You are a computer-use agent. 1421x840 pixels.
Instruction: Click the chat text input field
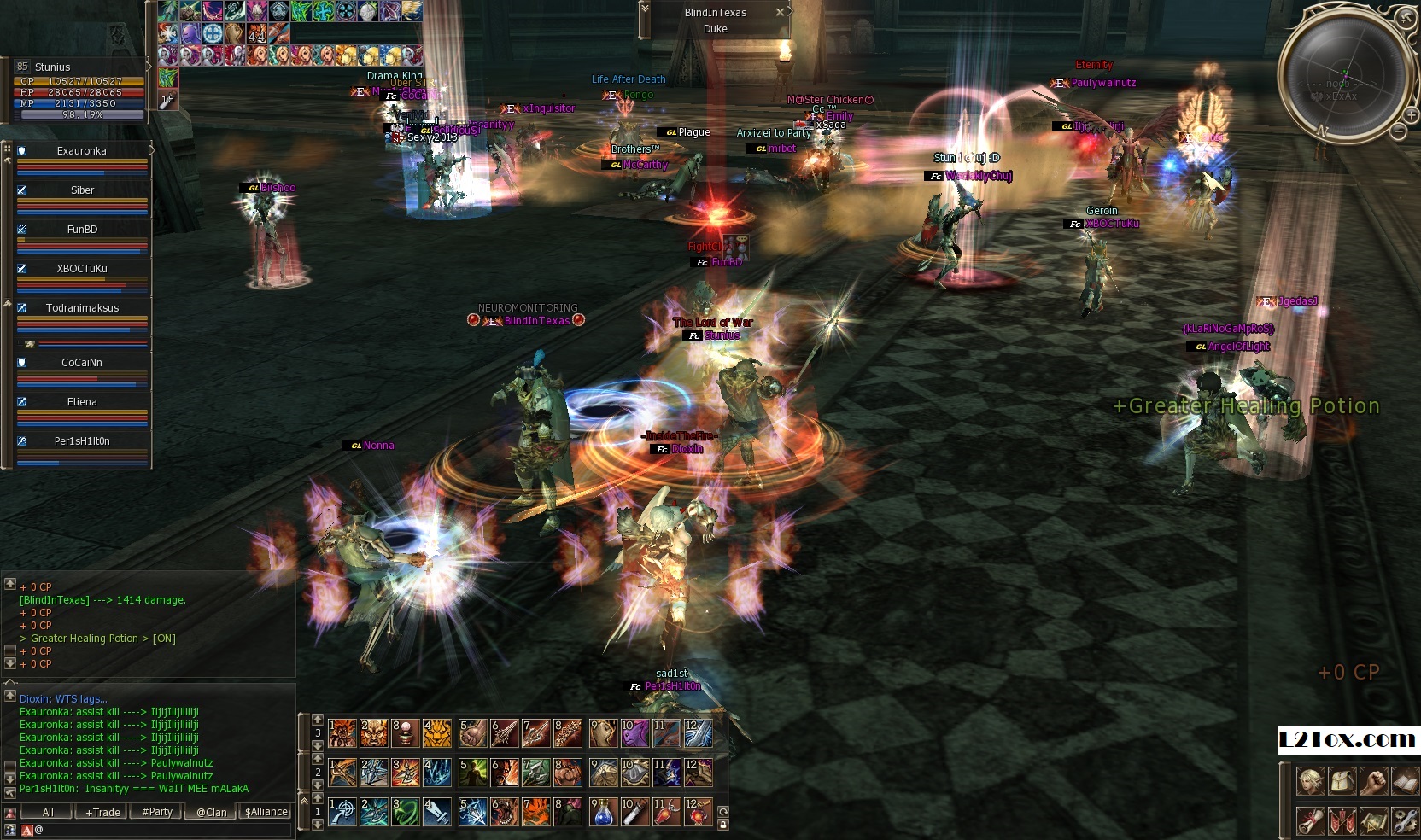(162, 830)
